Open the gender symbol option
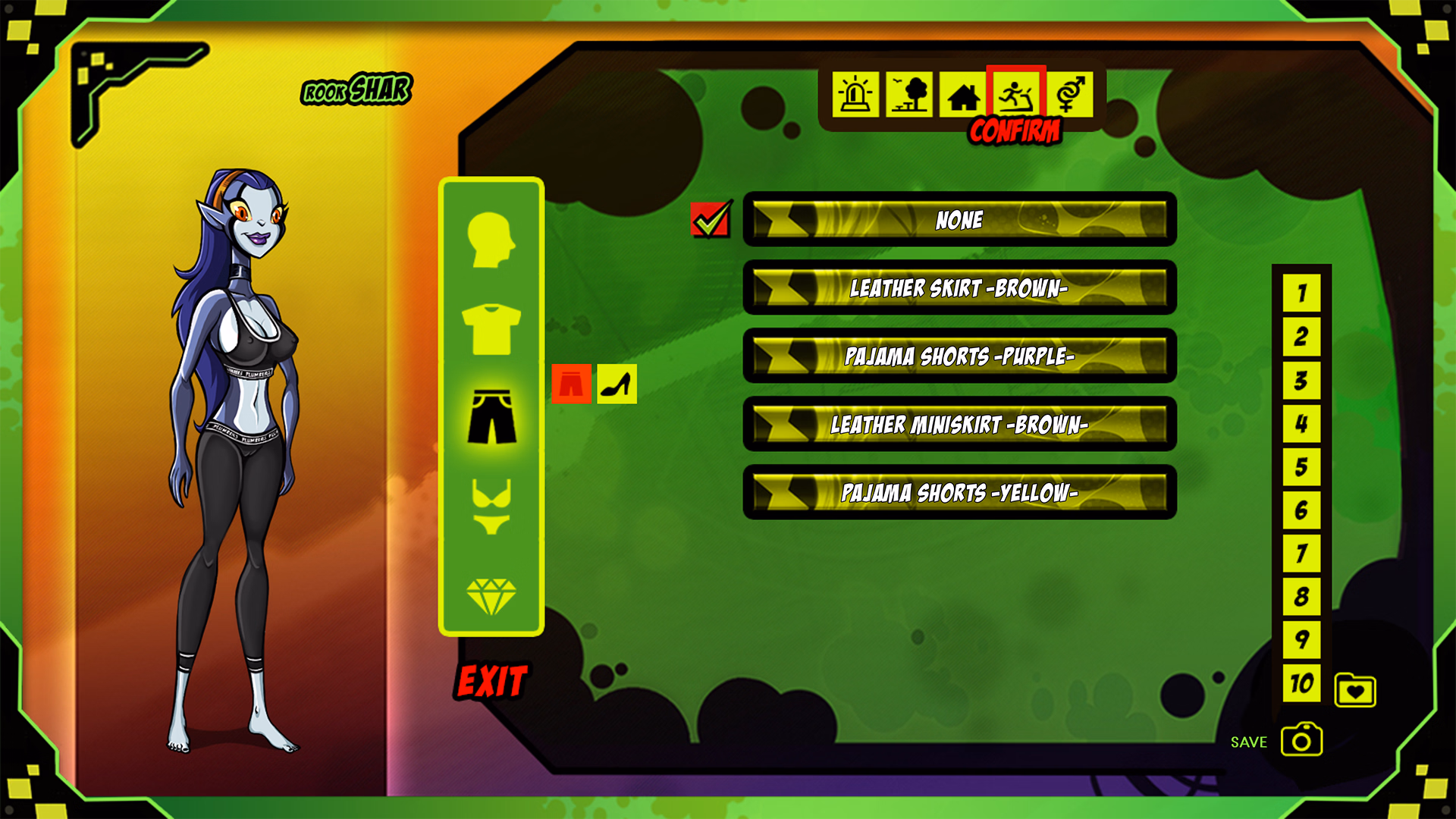The height and width of the screenshot is (819, 1456). (x=1072, y=95)
